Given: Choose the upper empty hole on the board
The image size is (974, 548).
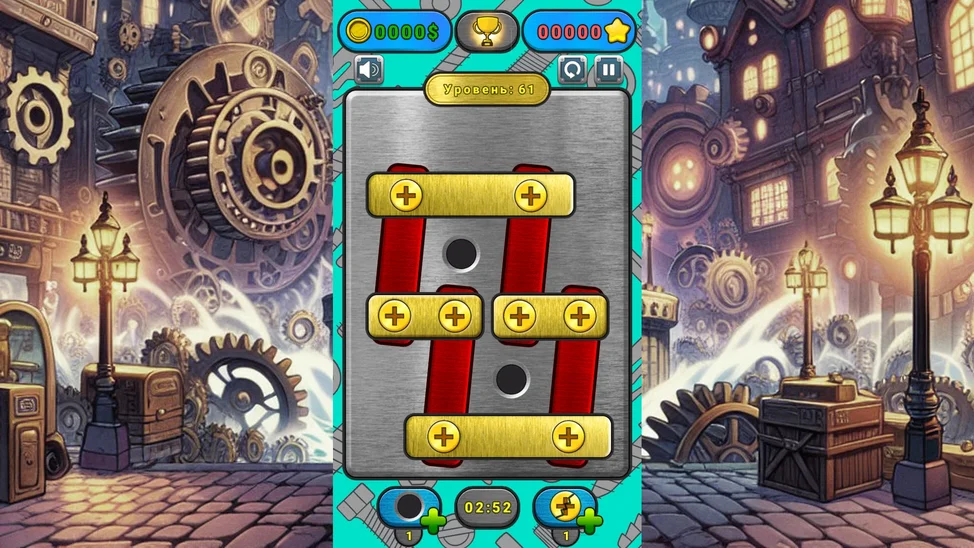Looking at the screenshot, I should 461,254.
